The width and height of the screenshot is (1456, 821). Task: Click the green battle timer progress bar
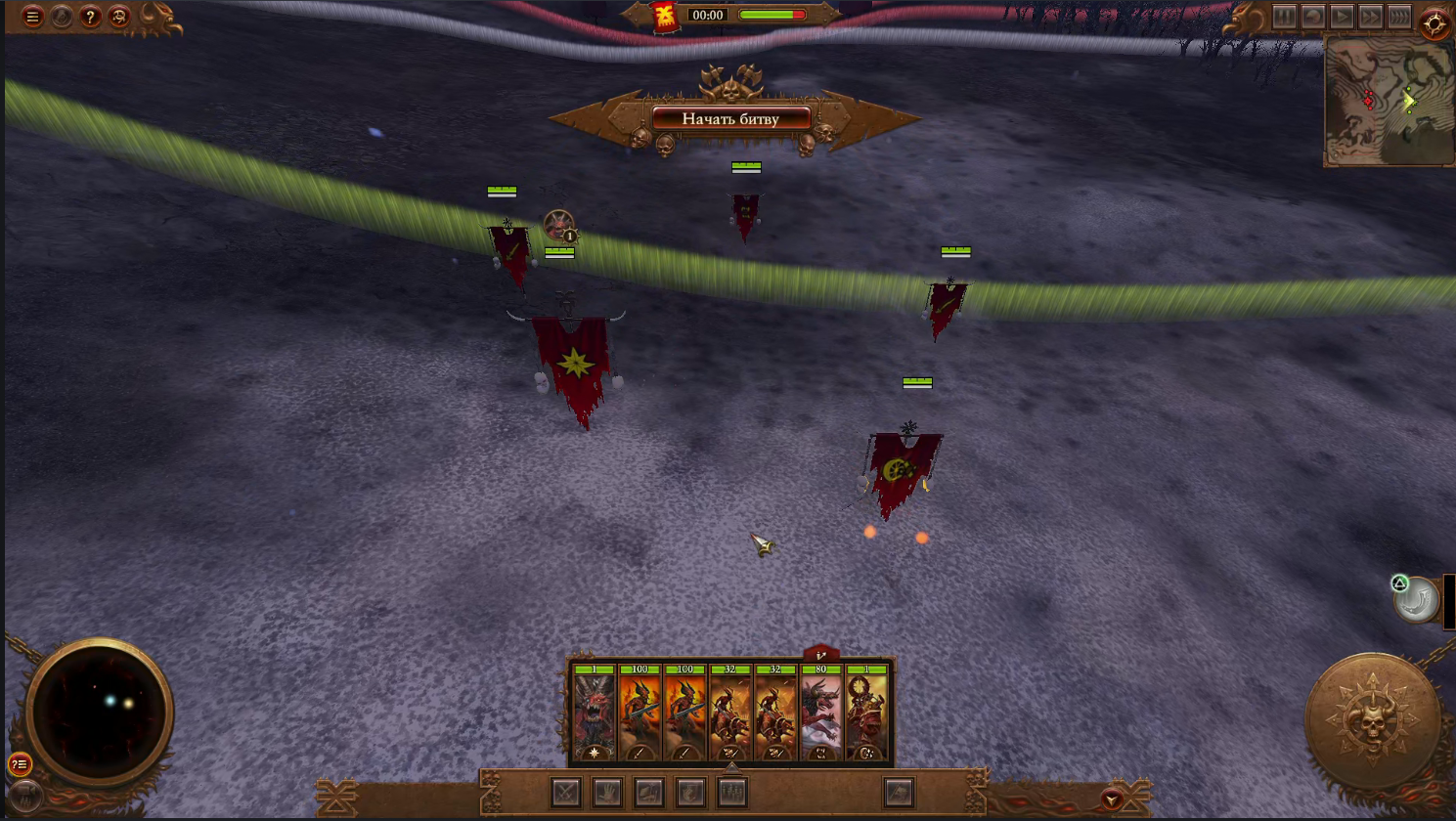tap(772, 15)
